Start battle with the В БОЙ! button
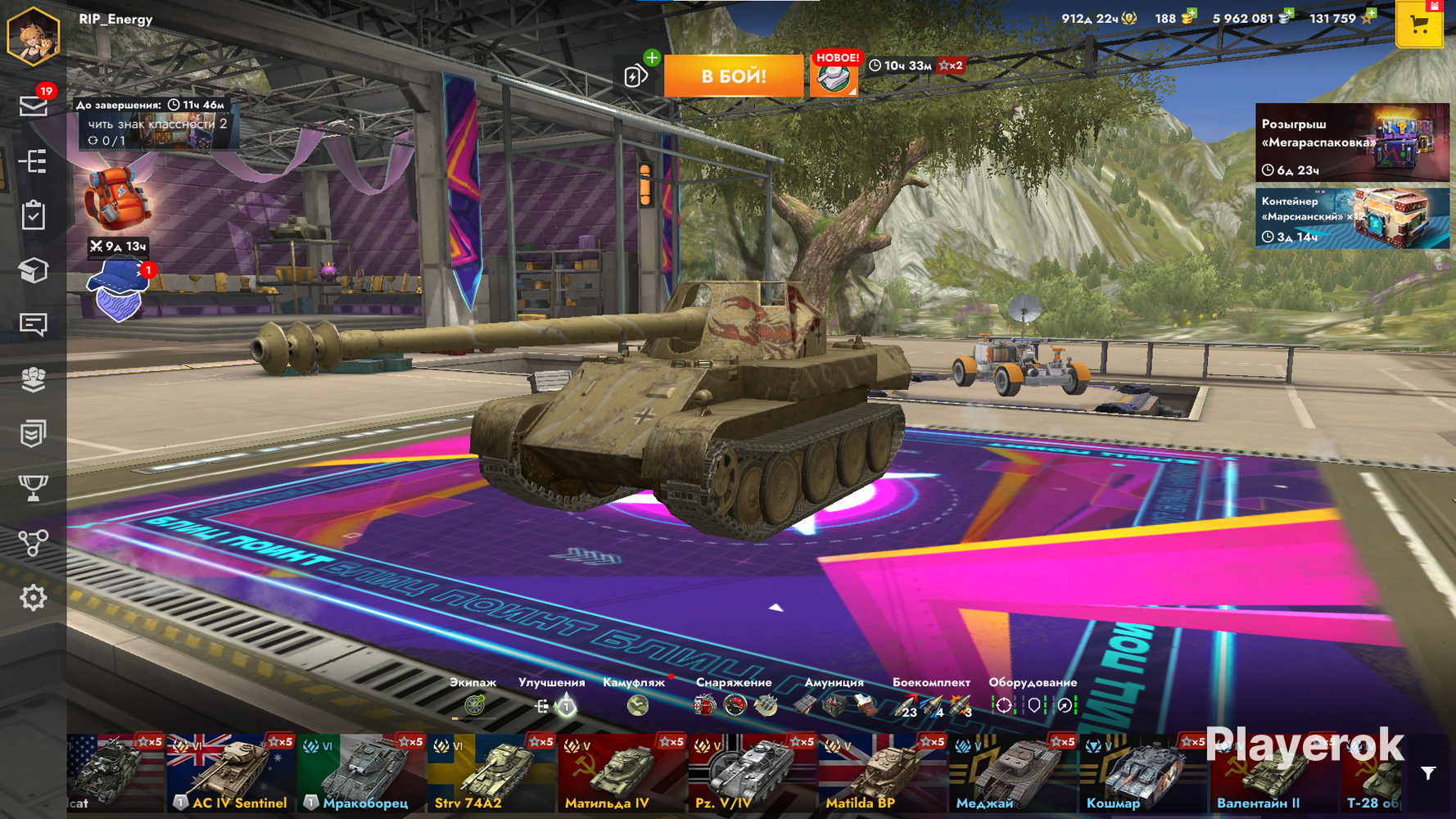 point(733,76)
